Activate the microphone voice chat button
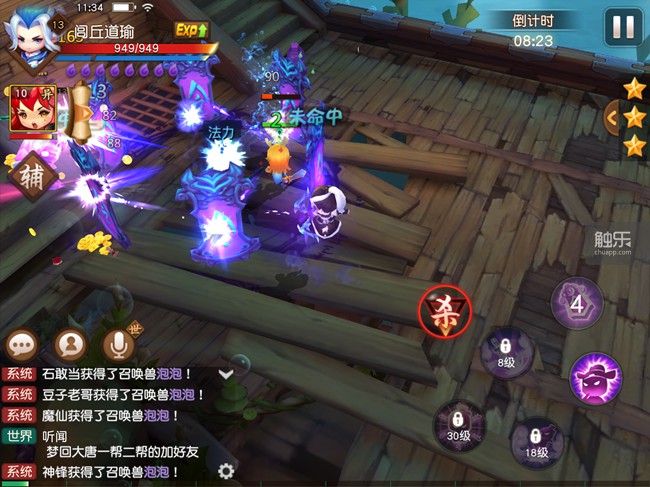This screenshot has height=487, width=650. click(x=118, y=345)
